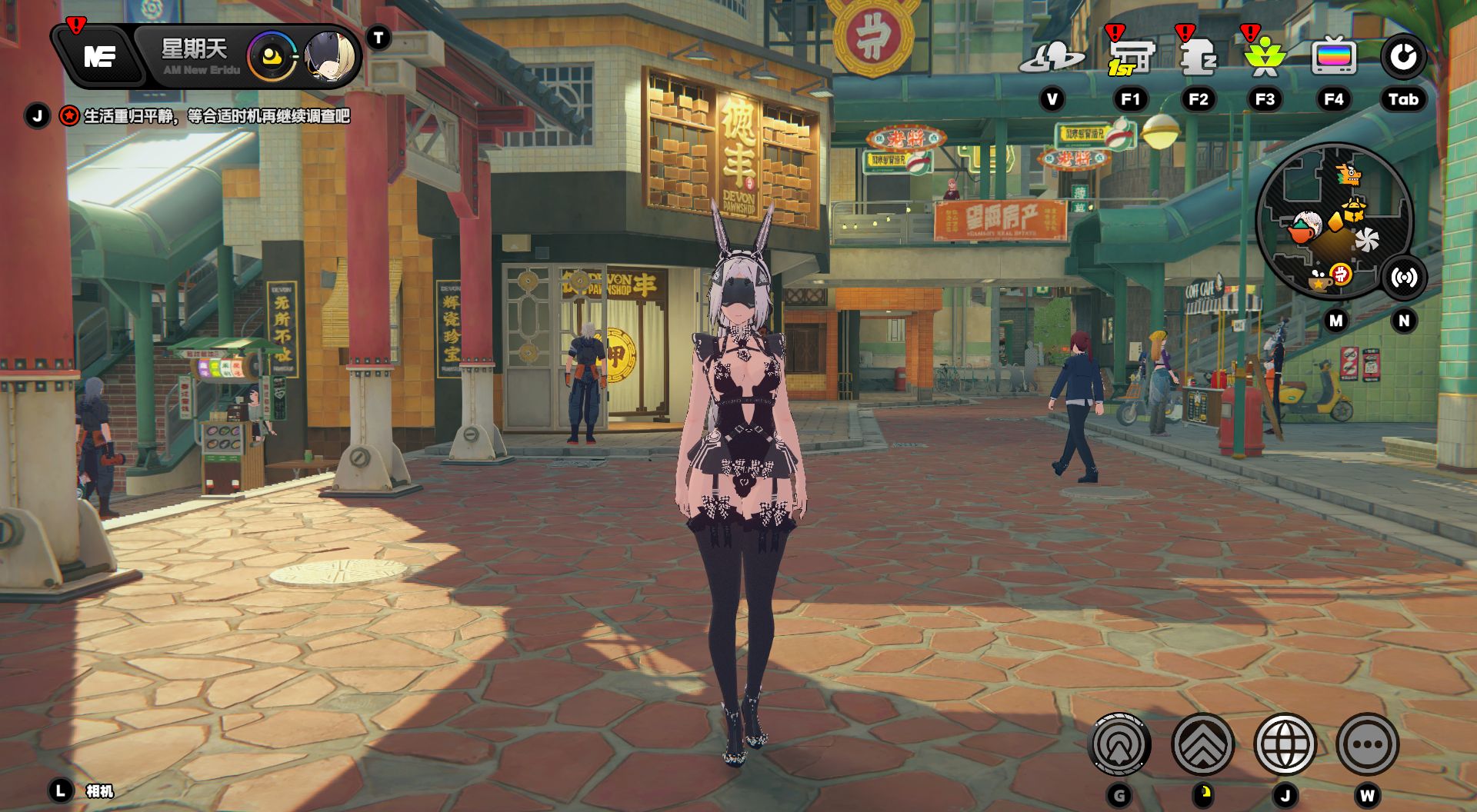Open the globe icon button
The image size is (1477, 812).
[1285, 744]
